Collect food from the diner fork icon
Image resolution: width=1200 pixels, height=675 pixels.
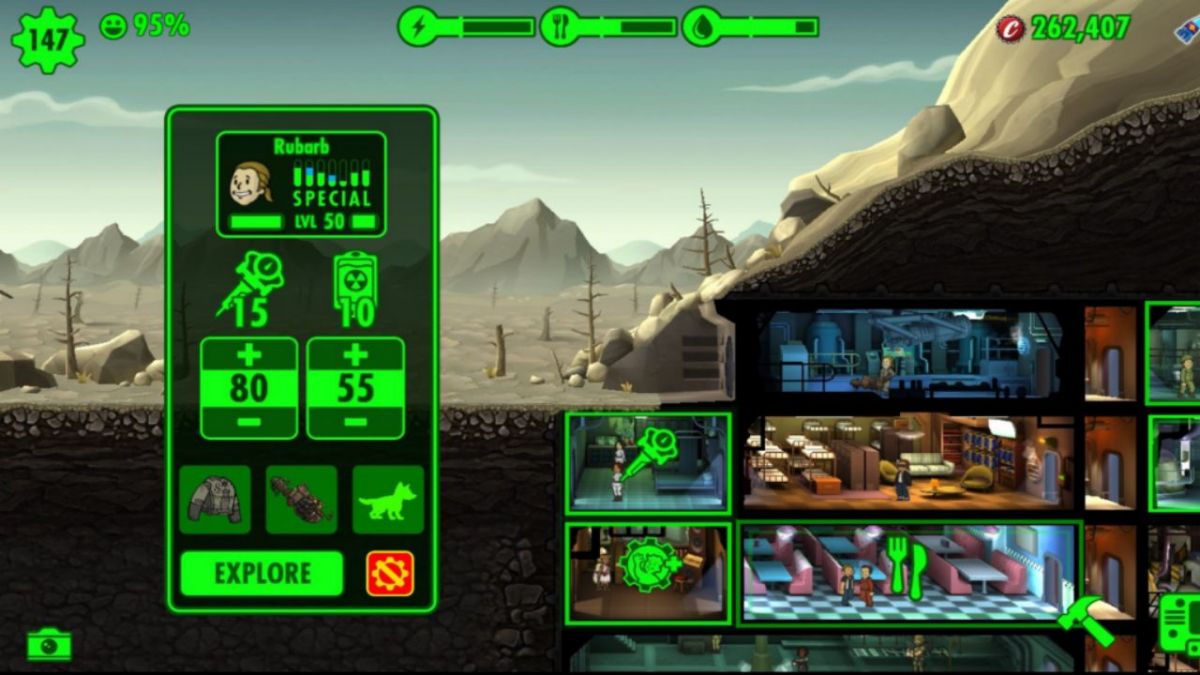[906, 567]
